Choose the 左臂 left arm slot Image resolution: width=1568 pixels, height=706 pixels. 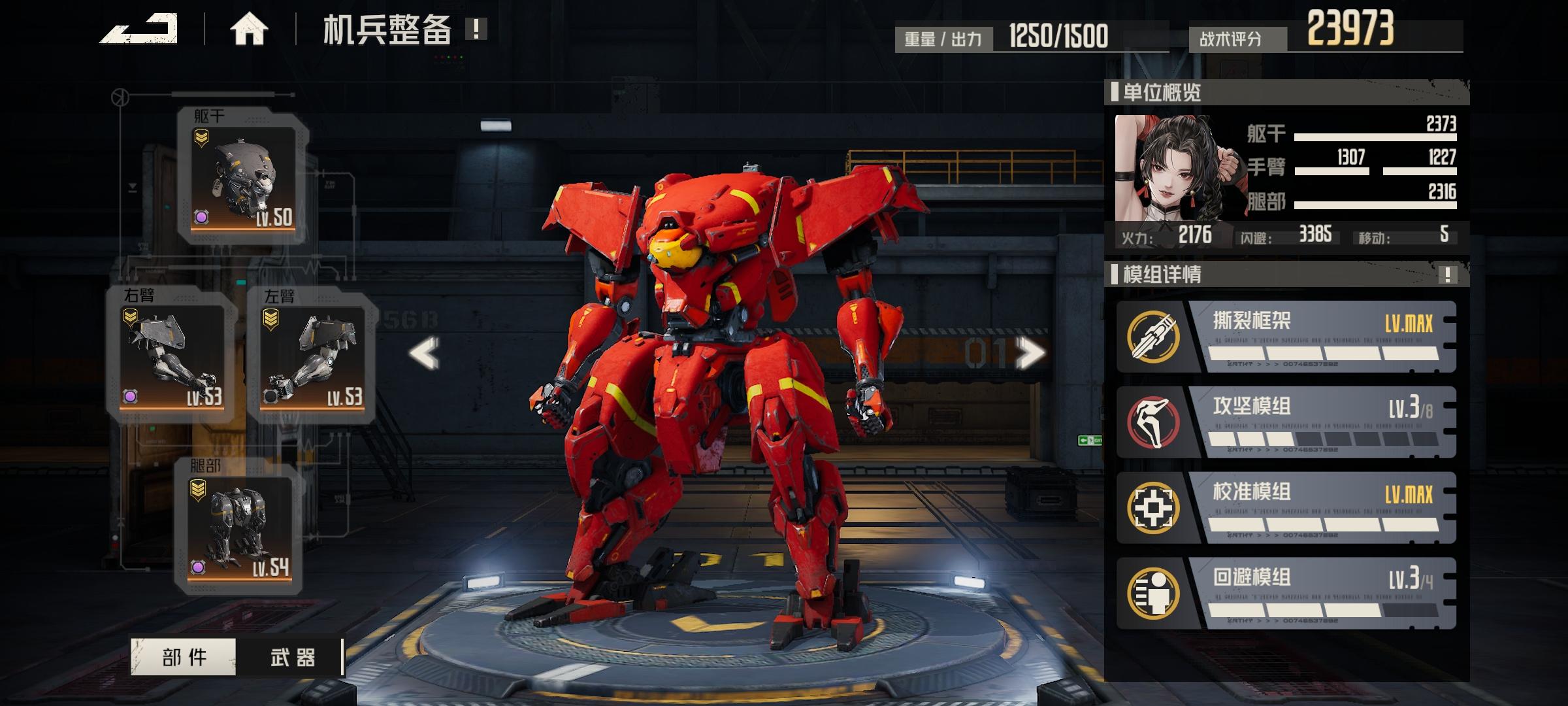pyautogui.click(x=312, y=356)
